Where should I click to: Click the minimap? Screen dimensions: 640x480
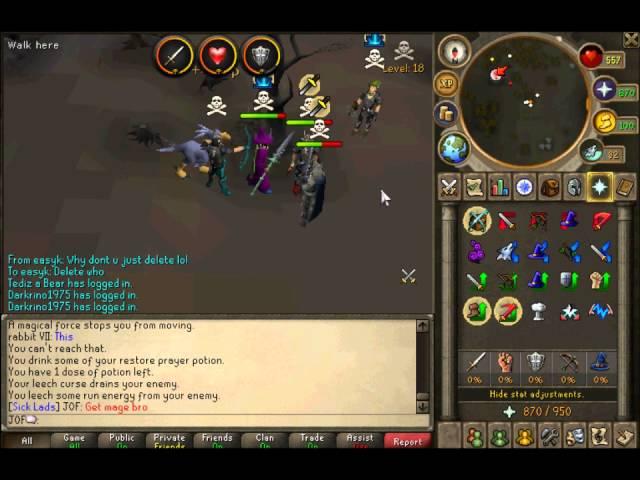524,95
